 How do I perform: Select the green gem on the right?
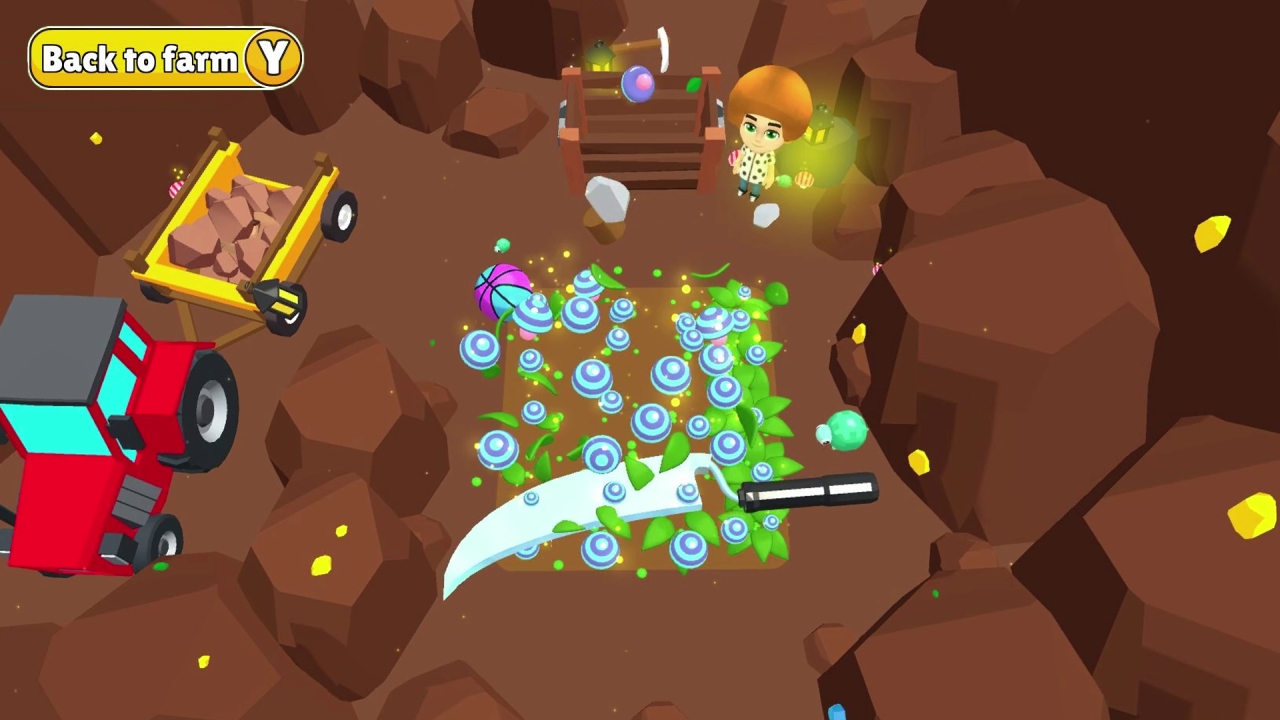845,430
